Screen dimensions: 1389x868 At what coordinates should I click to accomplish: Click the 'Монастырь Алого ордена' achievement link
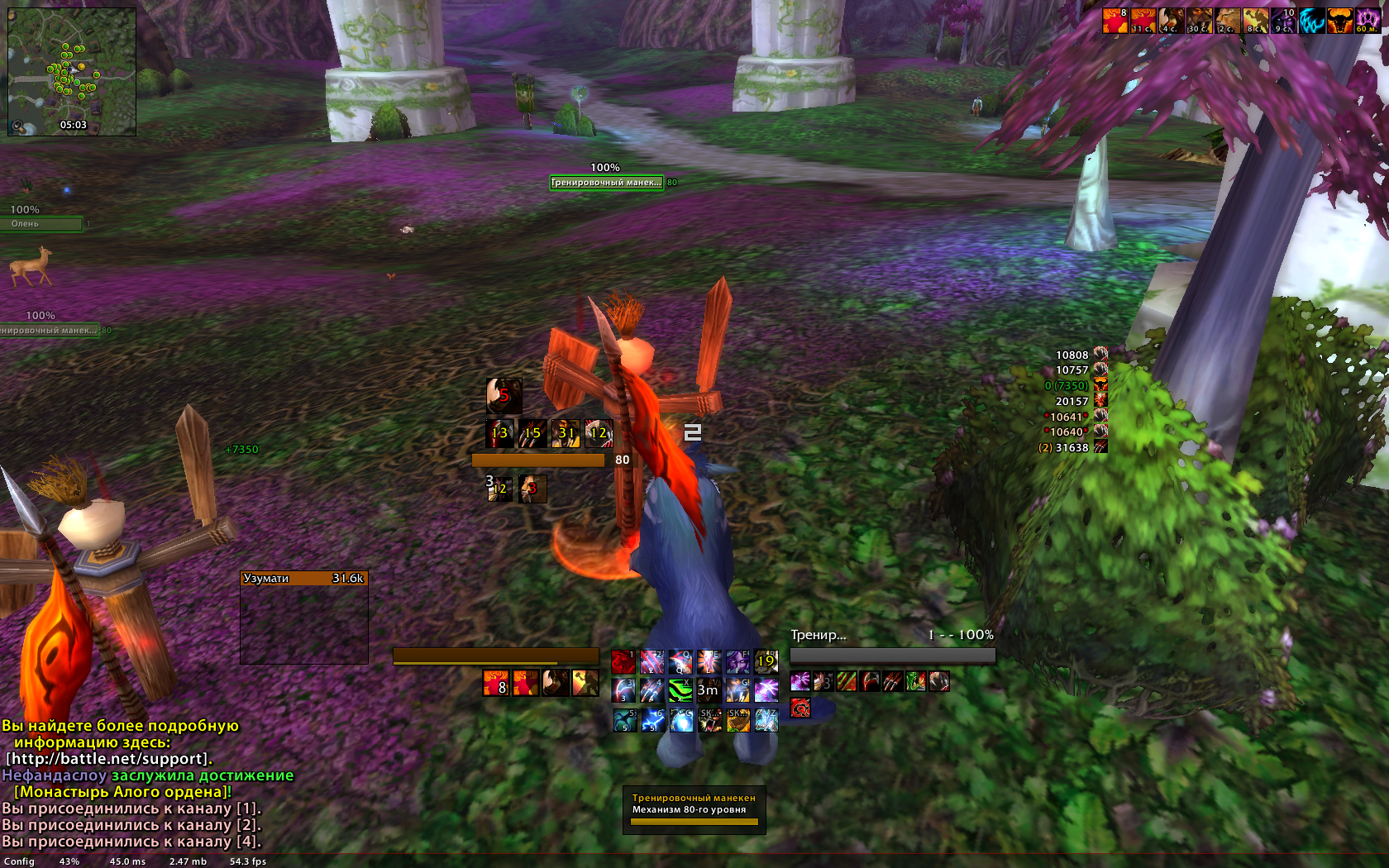[x=121, y=792]
